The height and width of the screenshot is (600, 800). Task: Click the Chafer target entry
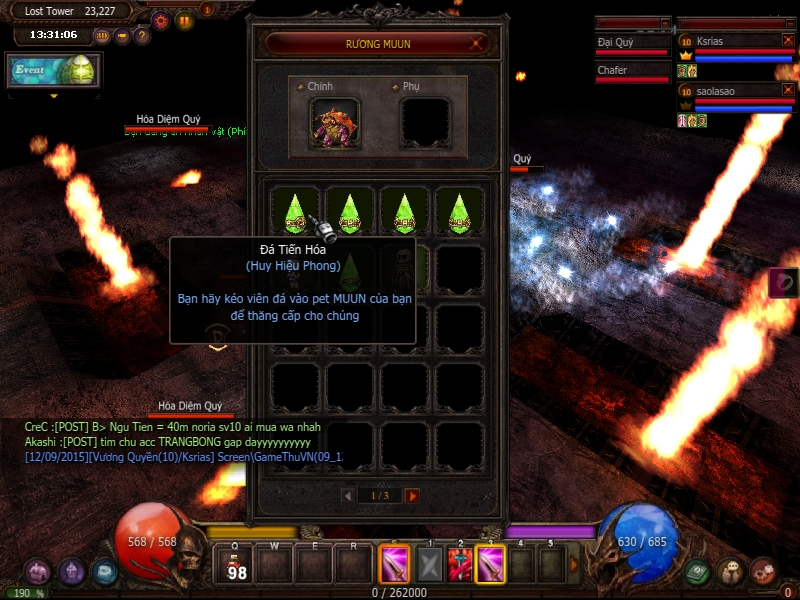coord(631,71)
